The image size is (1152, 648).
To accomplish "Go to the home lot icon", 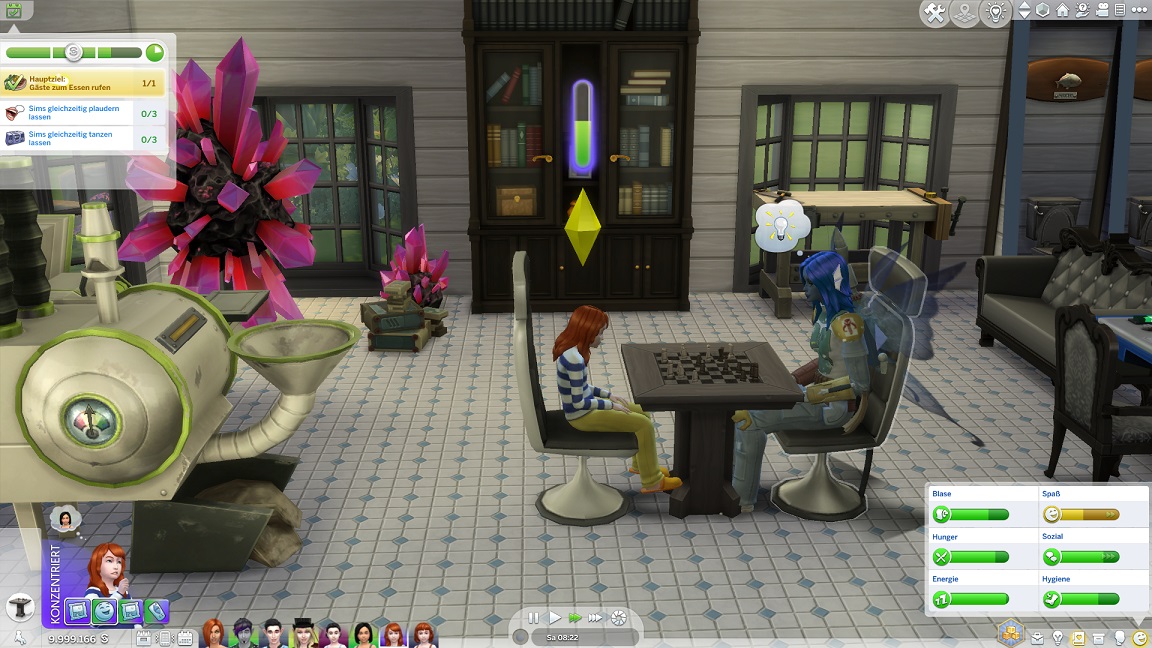I will pyautogui.click(x=1063, y=11).
